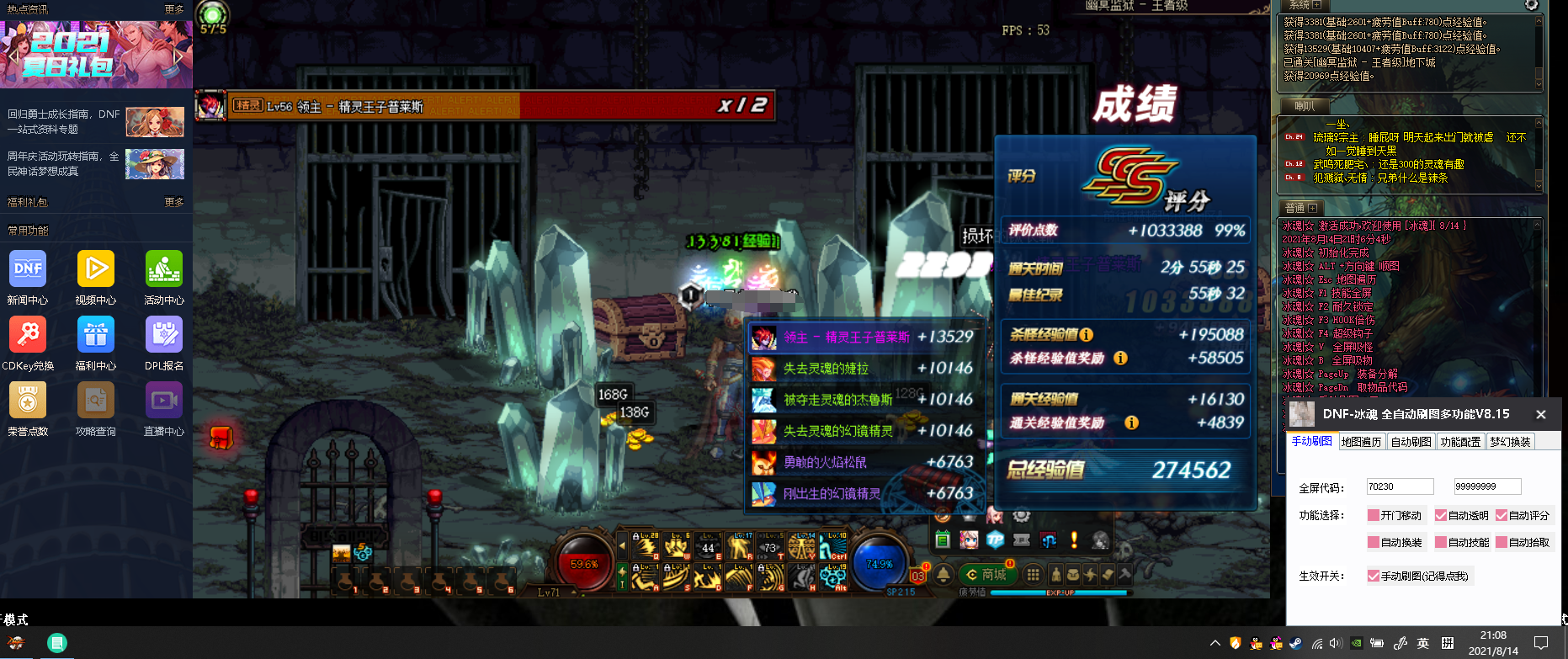Uncheck the 自动评分 checkbox
1568x659 pixels.
tap(1502, 516)
